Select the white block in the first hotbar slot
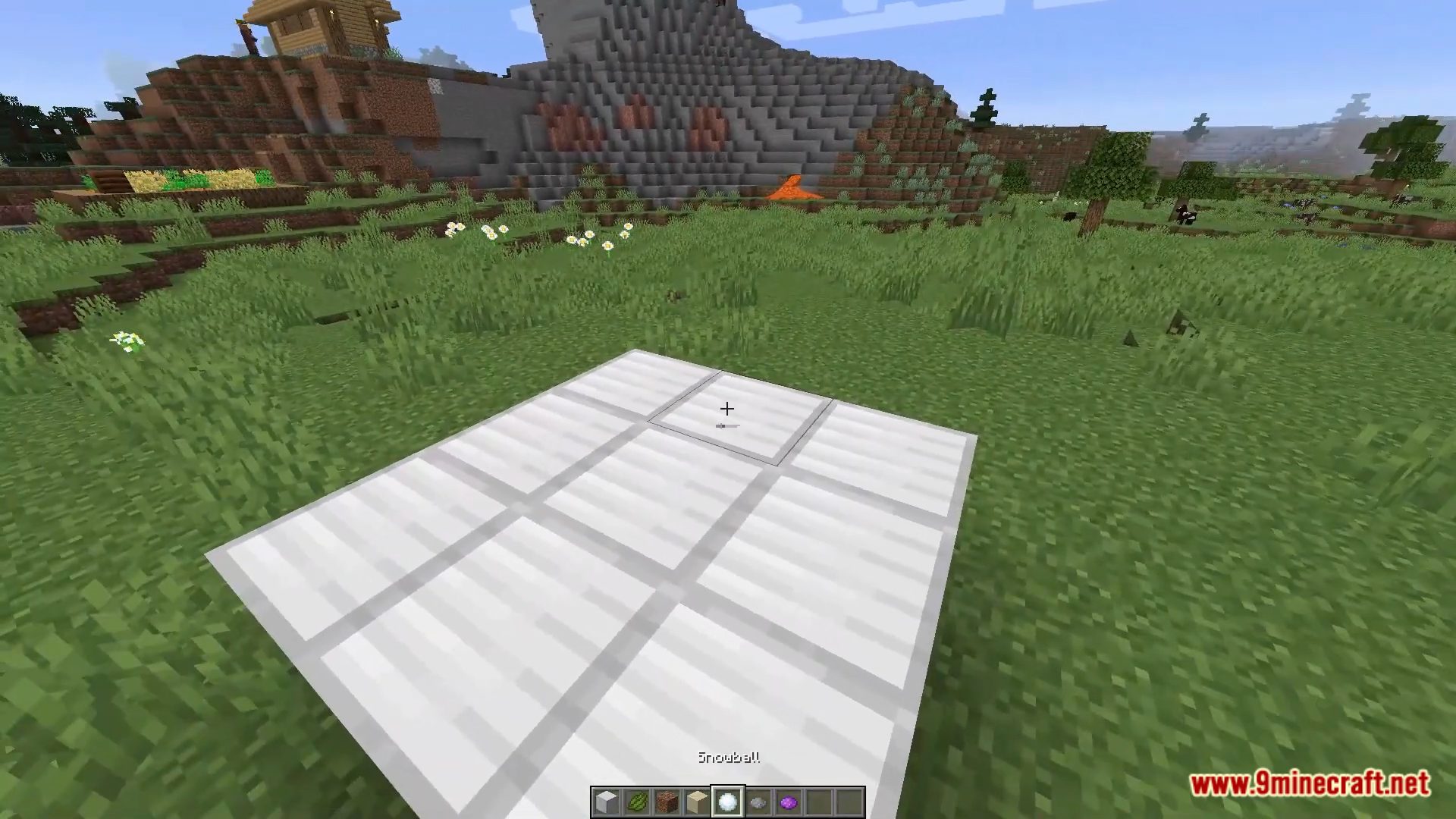Image resolution: width=1456 pixels, height=819 pixels. tap(607, 802)
